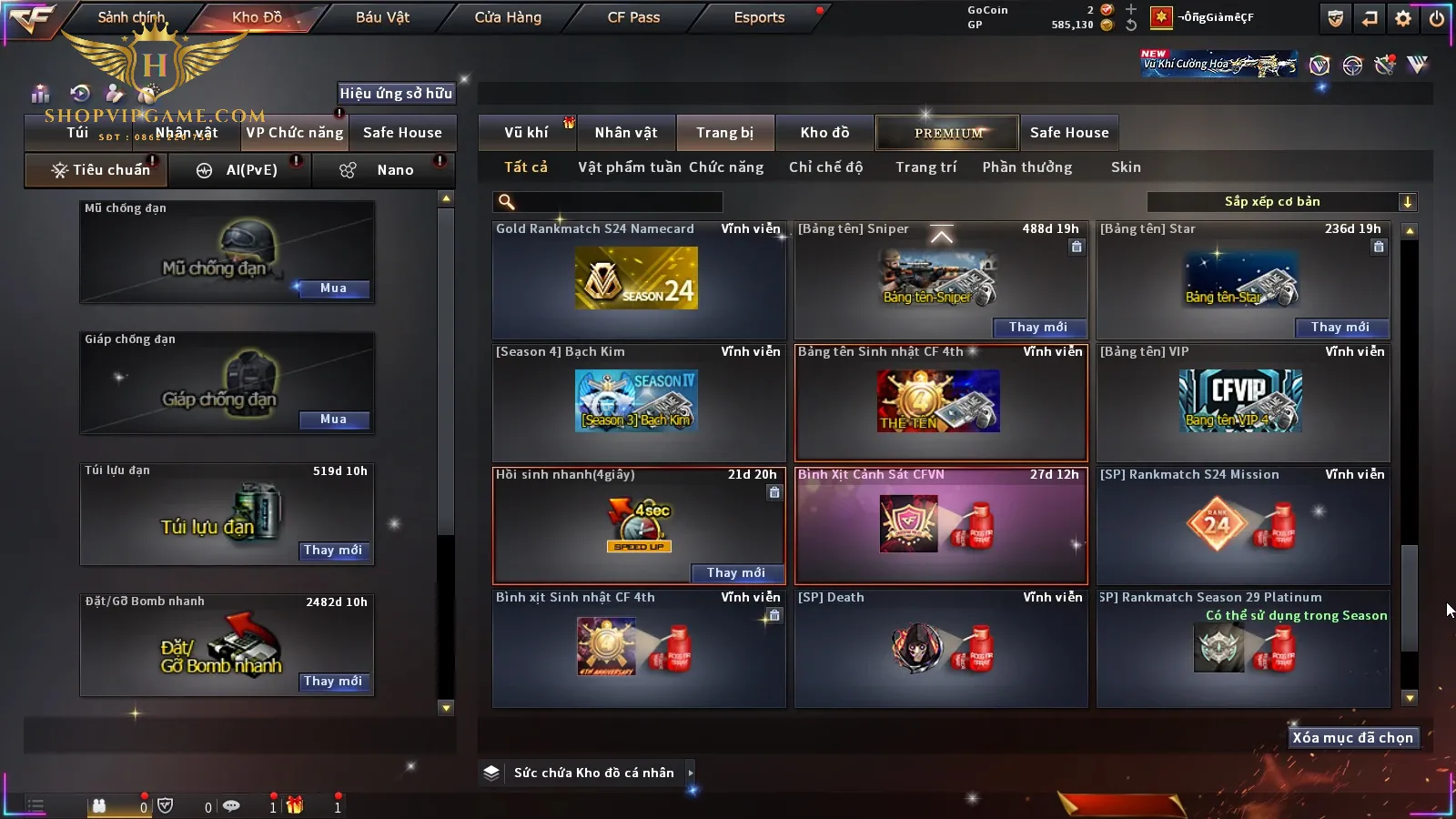Image resolution: width=1456 pixels, height=819 pixels.
Task: Open the Sắp xếp cơ bản dropdown
Action: click(x=1281, y=202)
